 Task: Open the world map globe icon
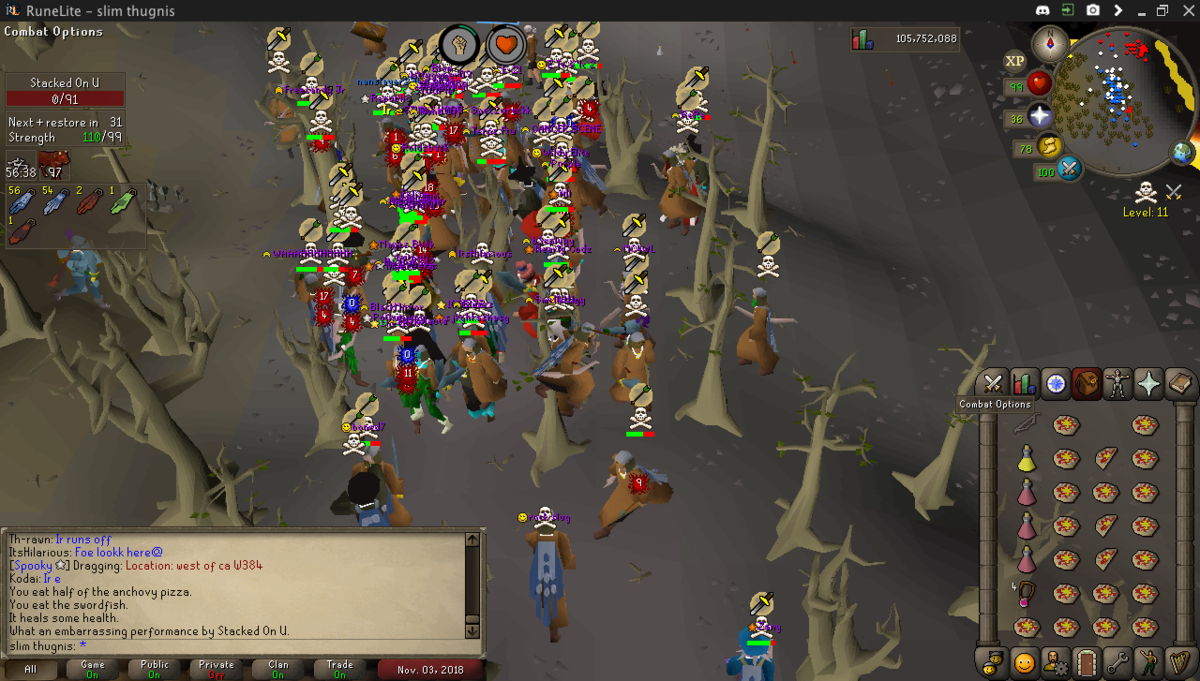coord(1182,154)
